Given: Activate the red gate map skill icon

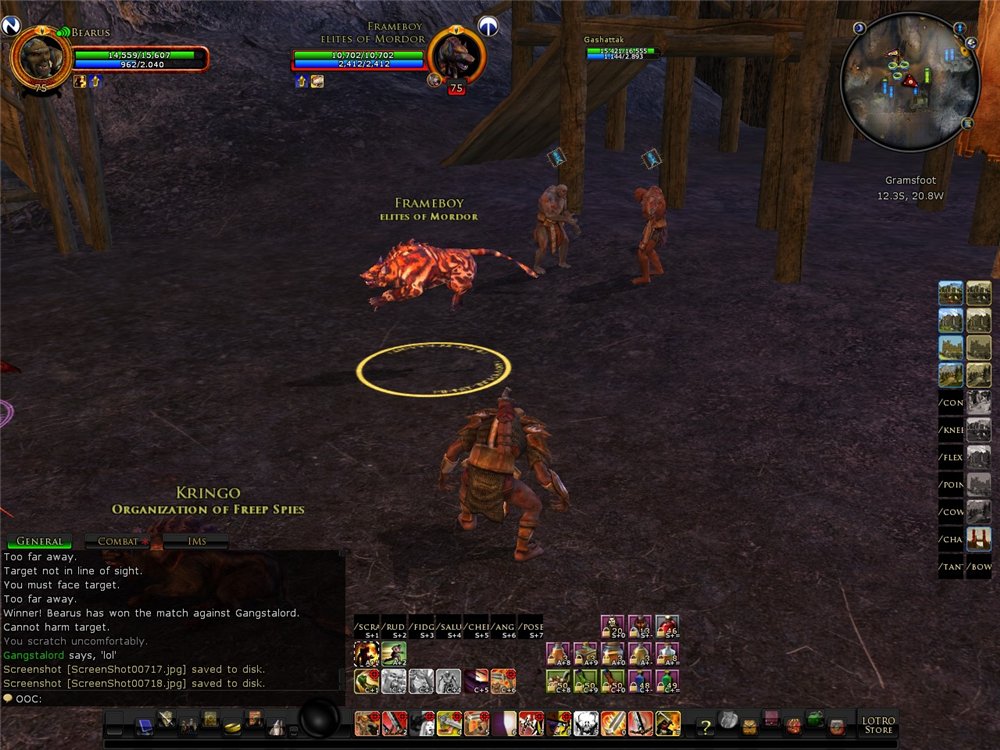Looking at the screenshot, I should pyautogui.click(x=979, y=540).
